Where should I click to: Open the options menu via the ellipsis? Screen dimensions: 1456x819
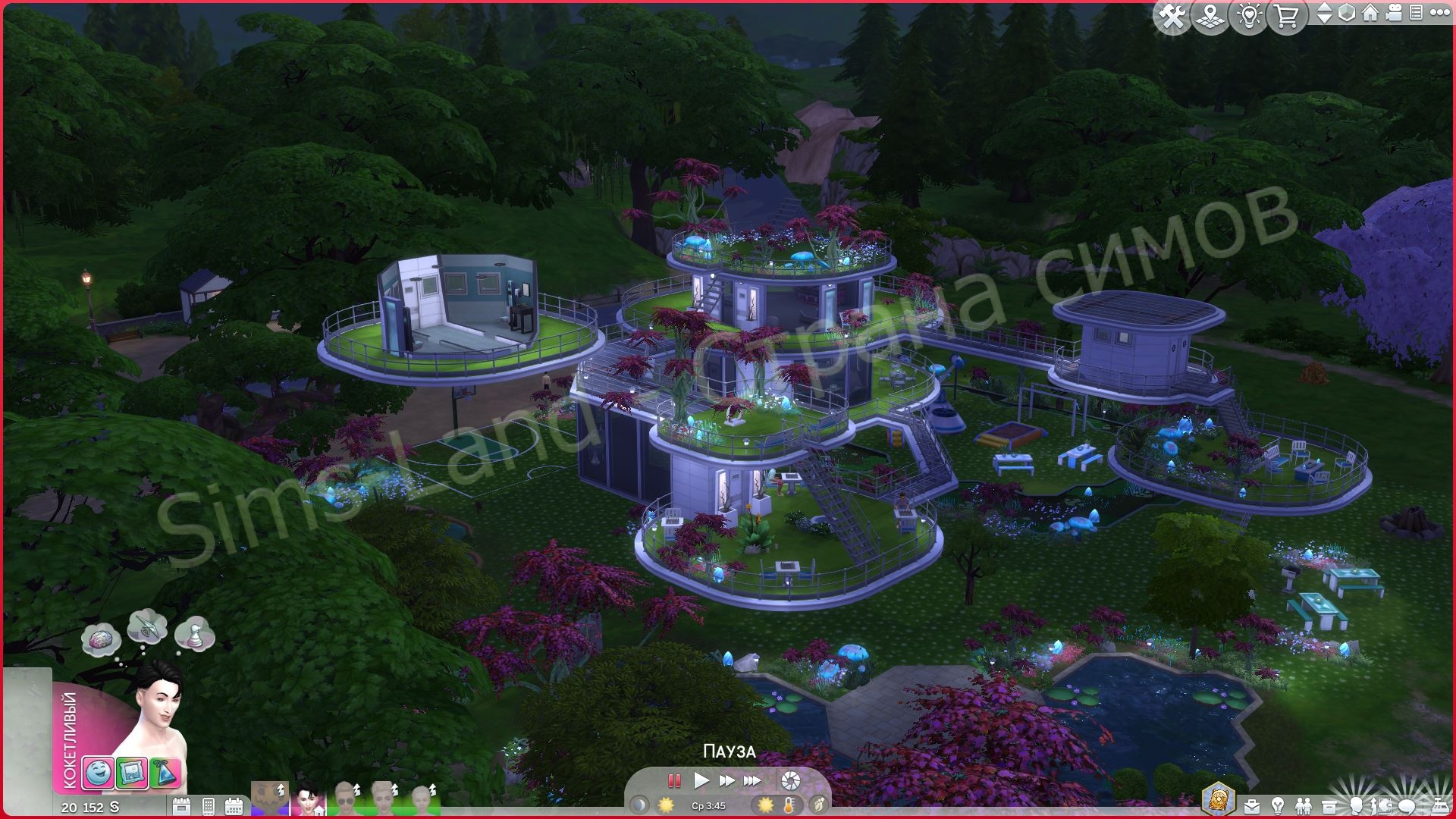point(1439,14)
